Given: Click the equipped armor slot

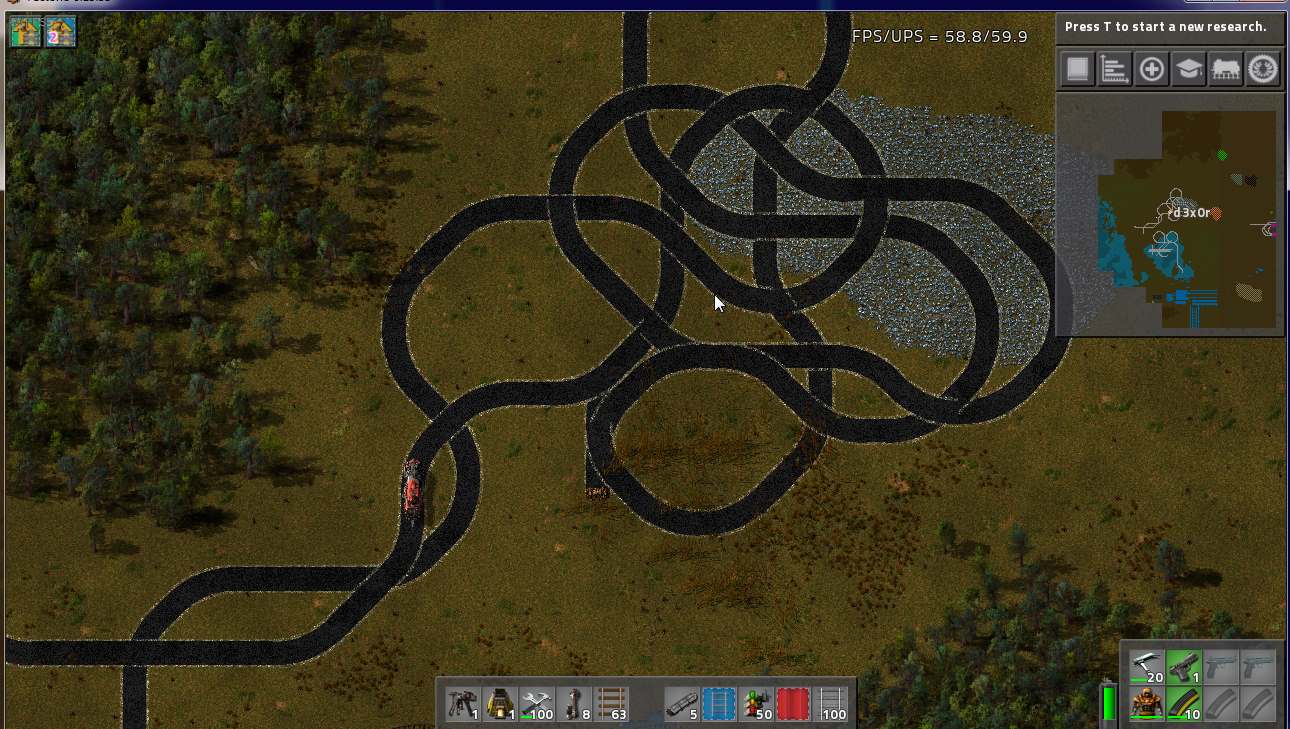Looking at the screenshot, I should (x=1147, y=704).
